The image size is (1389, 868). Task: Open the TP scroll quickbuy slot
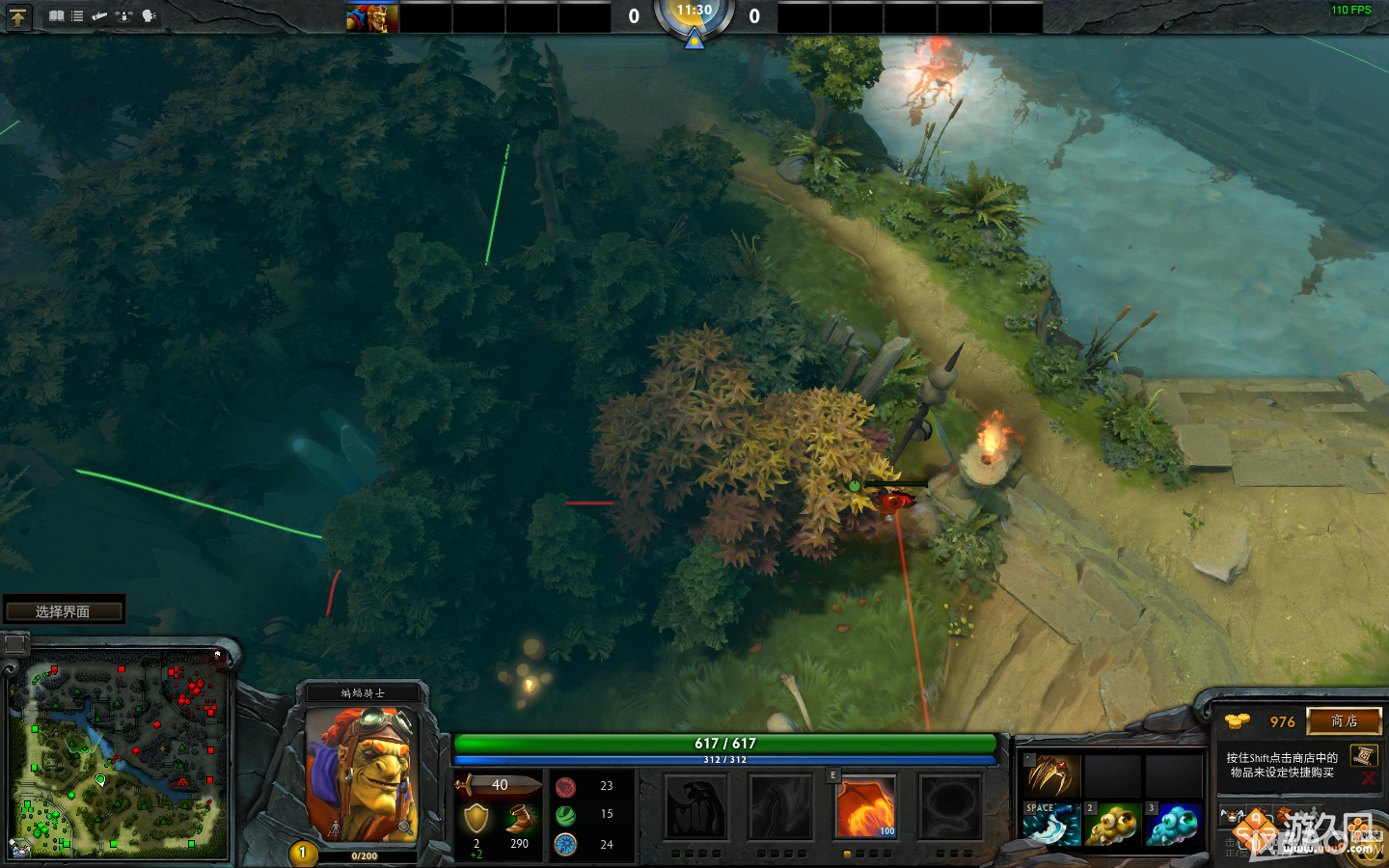(1364, 756)
